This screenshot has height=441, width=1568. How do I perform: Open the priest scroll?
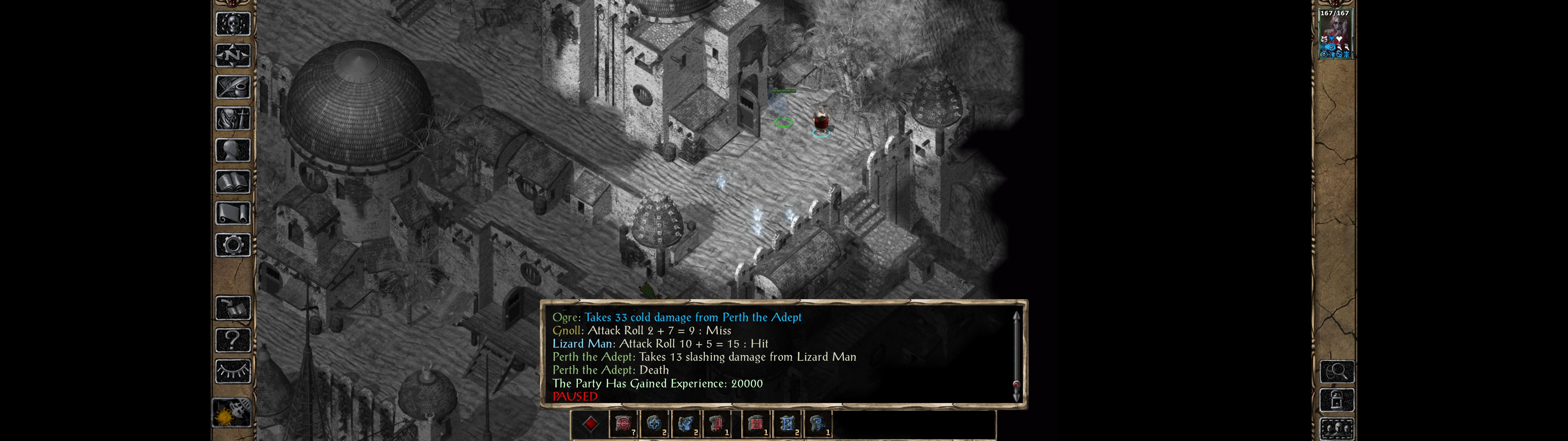(x=233, y=213)
